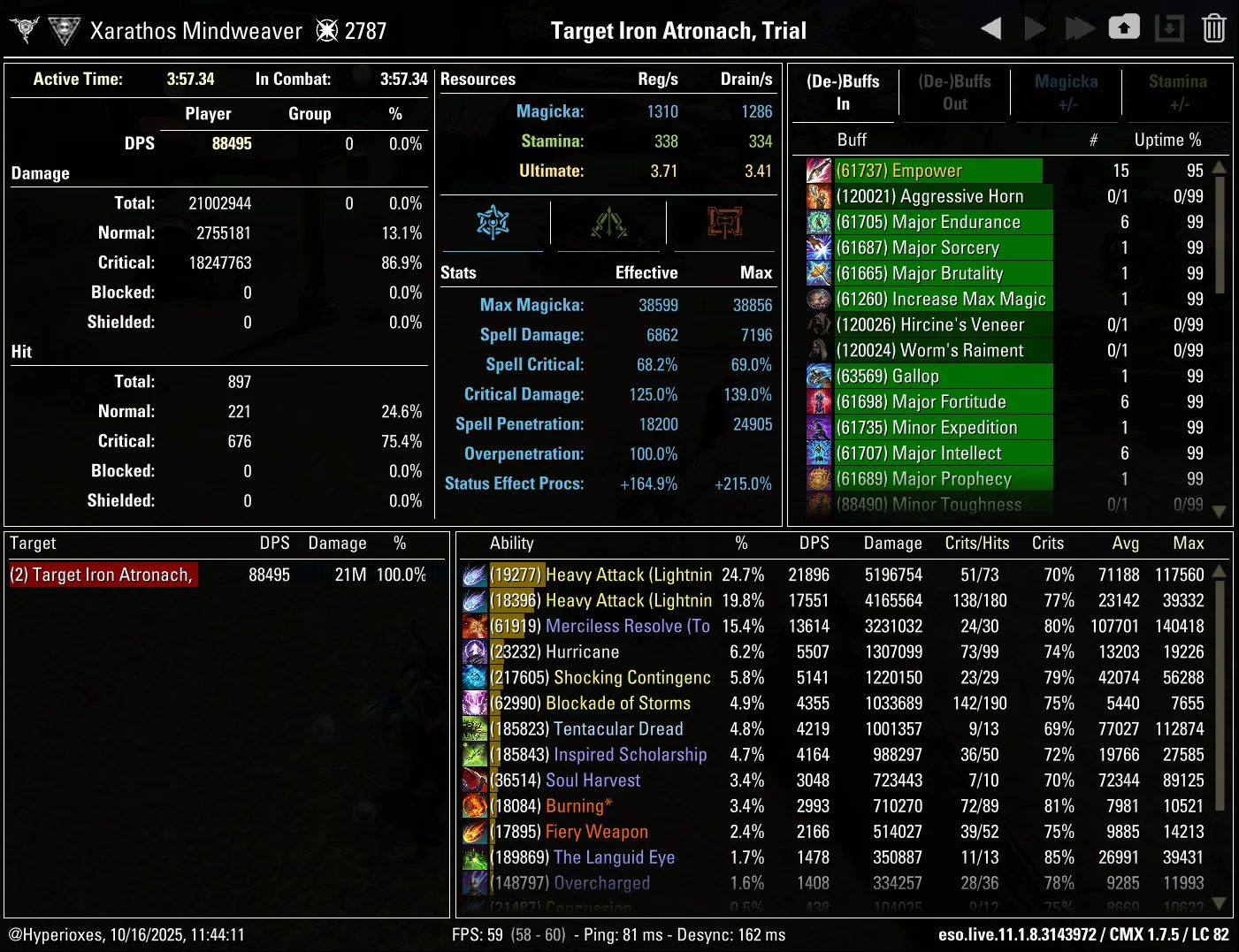Open the Stamina +/- panel tab
Viewport: 1239px width, 952px height.
point(1178,93)
